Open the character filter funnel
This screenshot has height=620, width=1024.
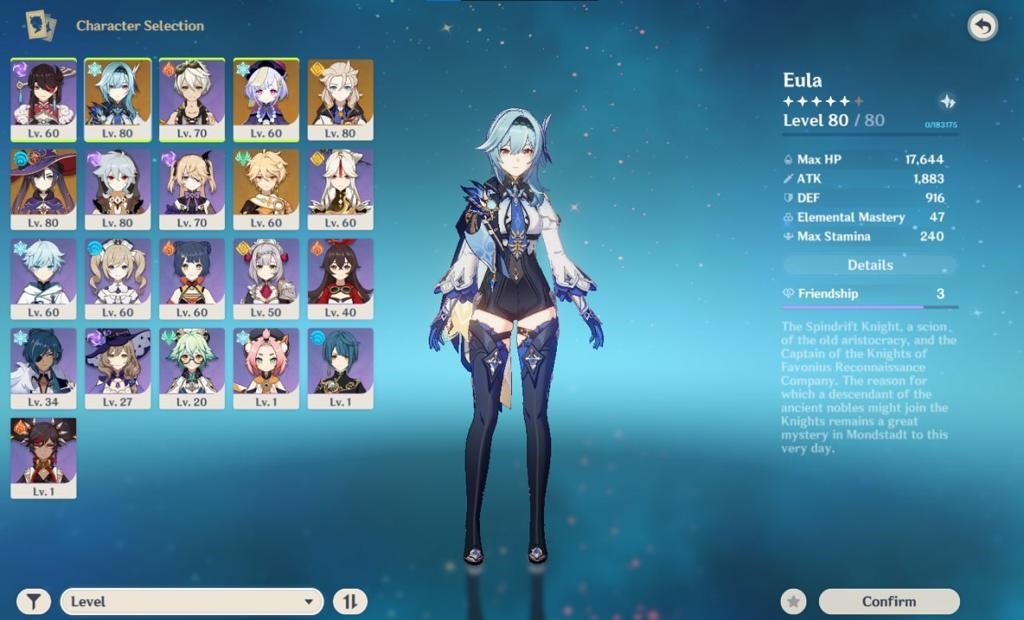click(x=35, y=601)
